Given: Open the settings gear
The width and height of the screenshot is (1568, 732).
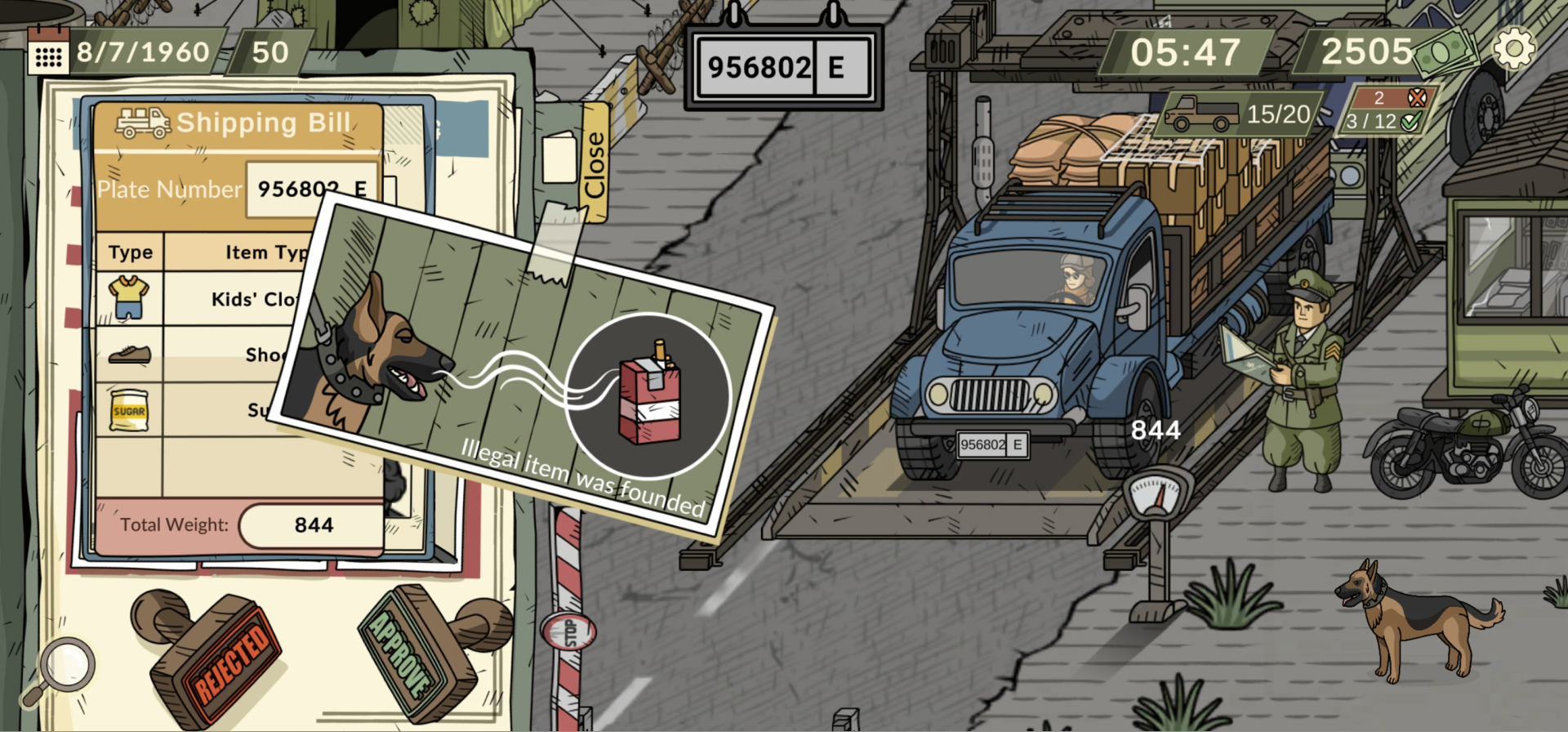Looking at the screenshot, I should pos(1517,51).
